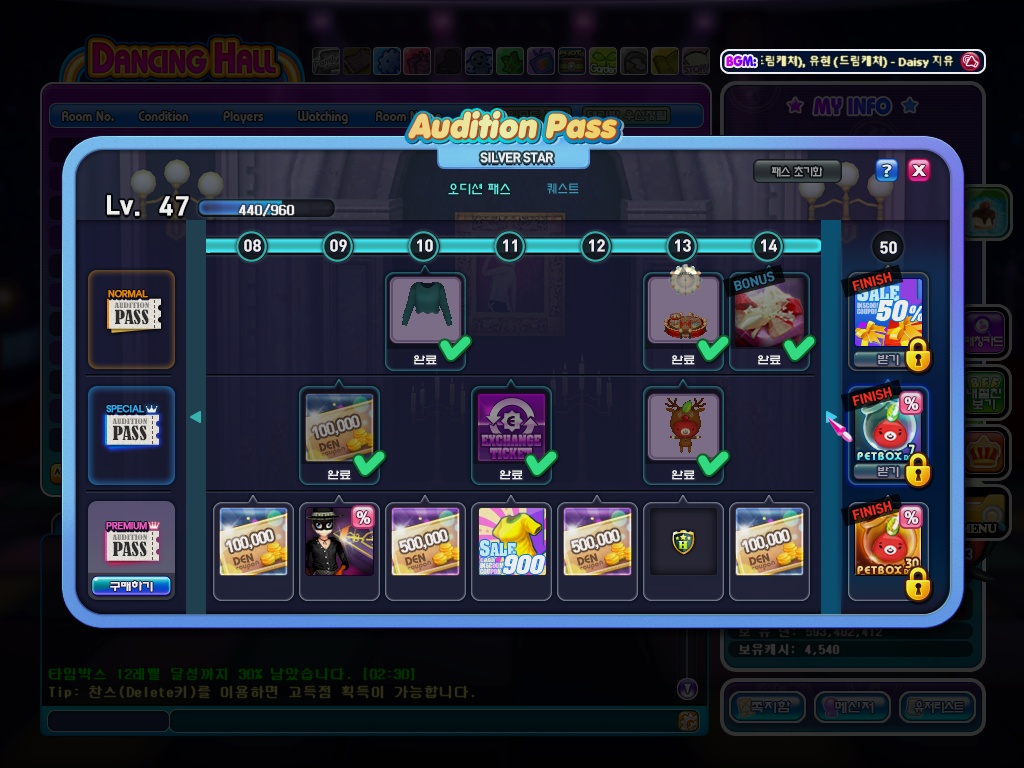Click the 구매하기 purchase button

point(131,586)
